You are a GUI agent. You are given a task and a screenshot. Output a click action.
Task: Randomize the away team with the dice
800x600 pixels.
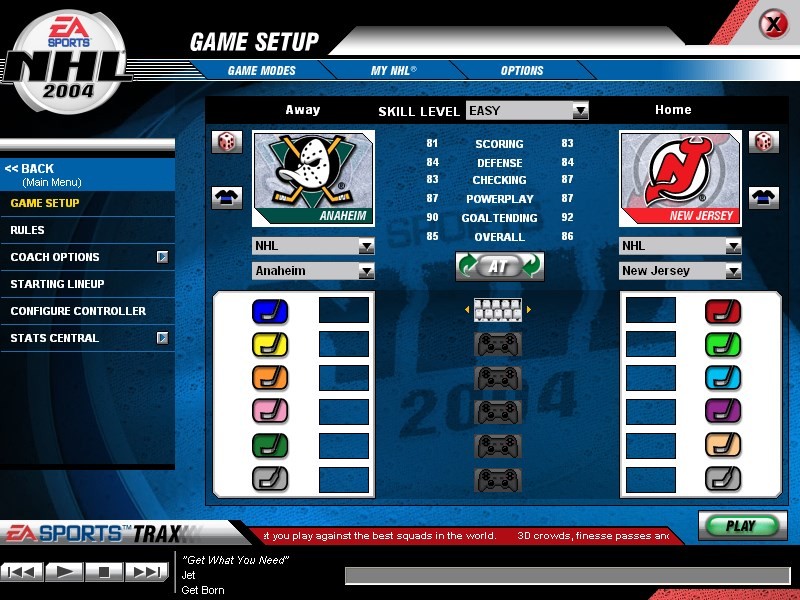point(227,142)
